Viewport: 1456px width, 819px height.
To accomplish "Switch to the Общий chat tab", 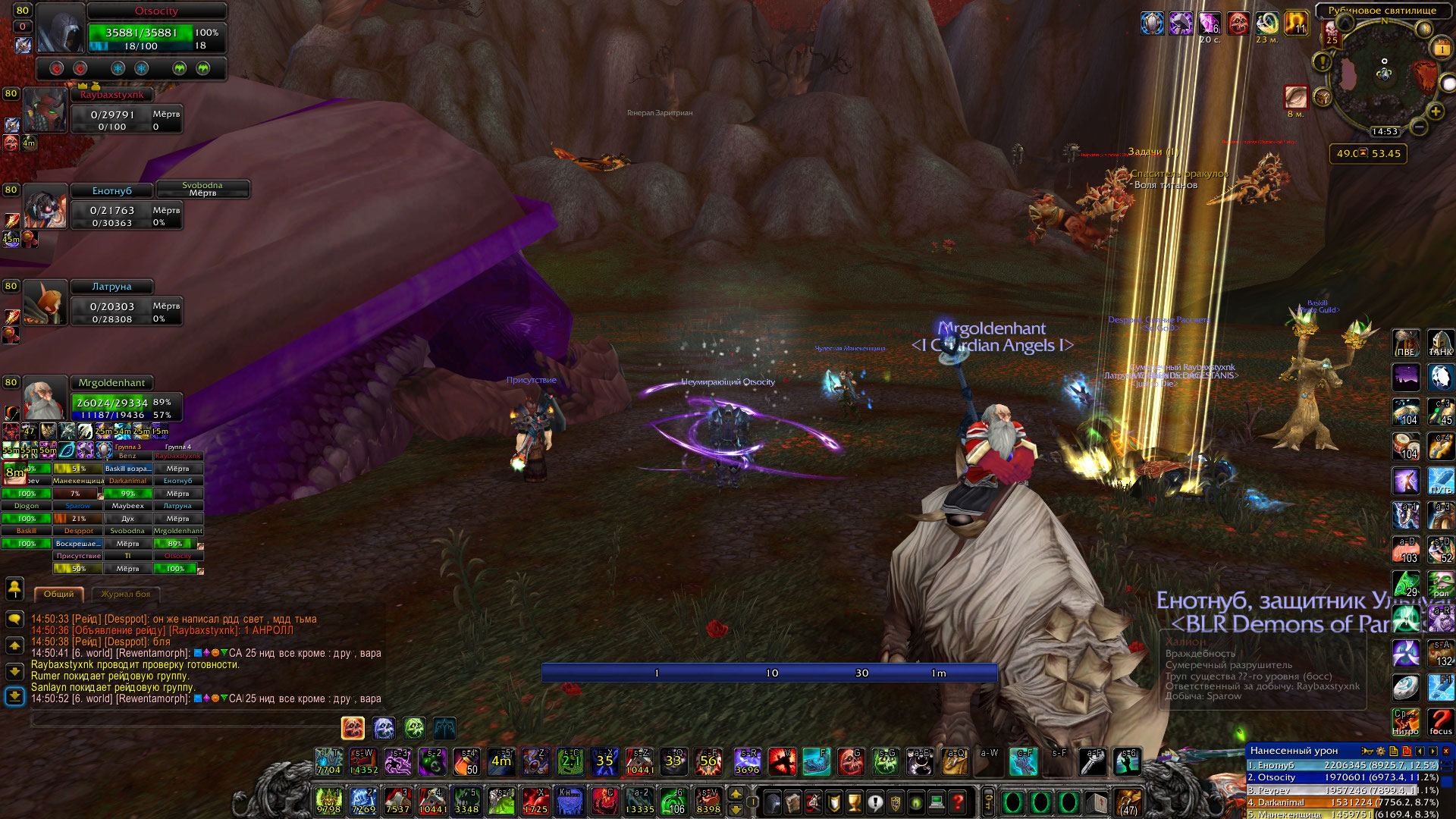I will coord(58,595).
